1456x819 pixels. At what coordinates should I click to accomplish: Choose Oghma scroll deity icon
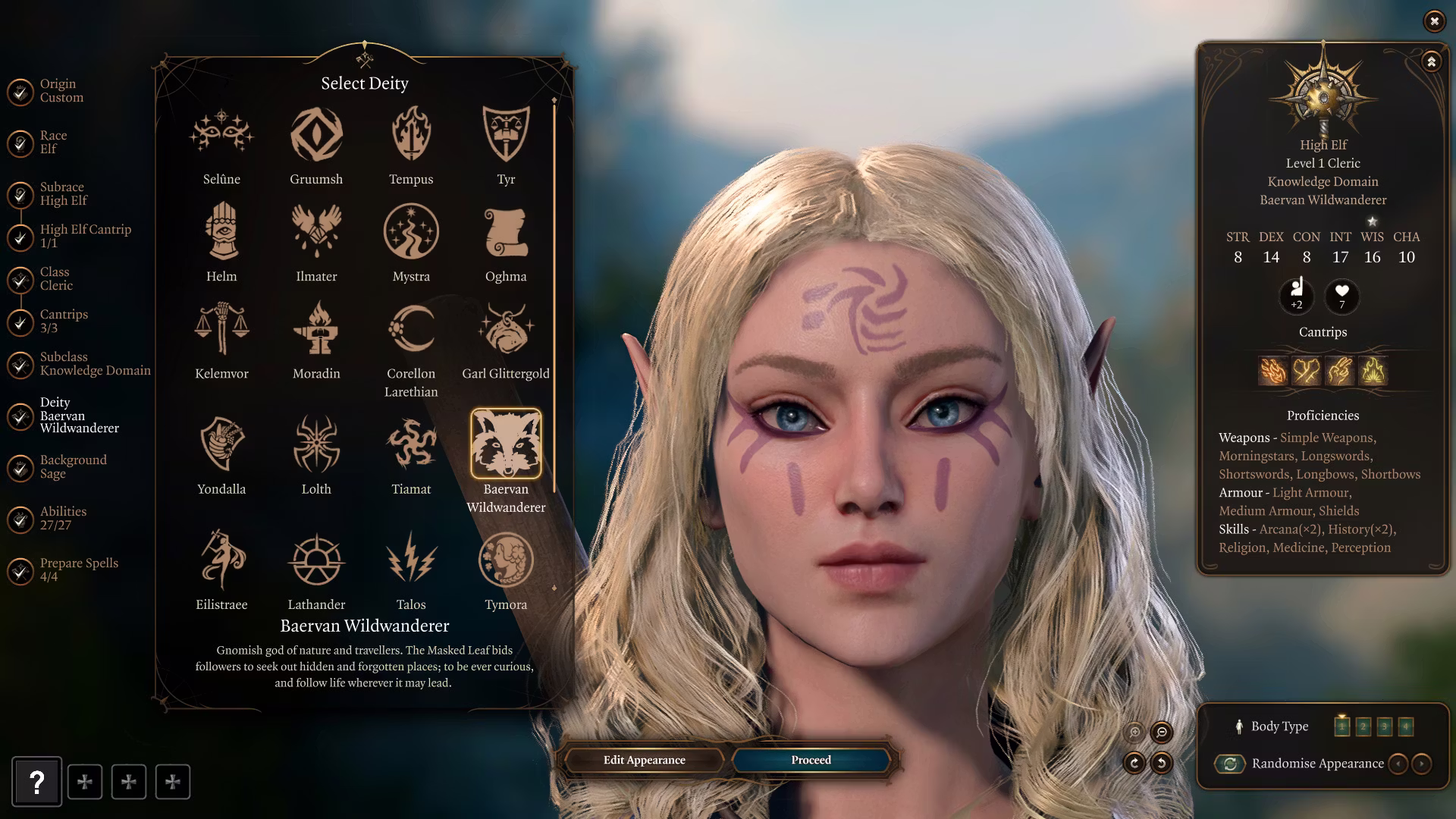506,232
